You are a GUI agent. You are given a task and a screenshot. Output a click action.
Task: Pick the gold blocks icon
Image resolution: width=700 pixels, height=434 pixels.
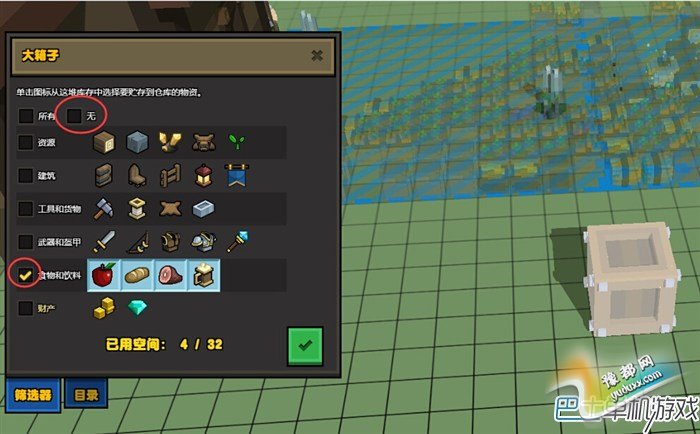(105, 310)
